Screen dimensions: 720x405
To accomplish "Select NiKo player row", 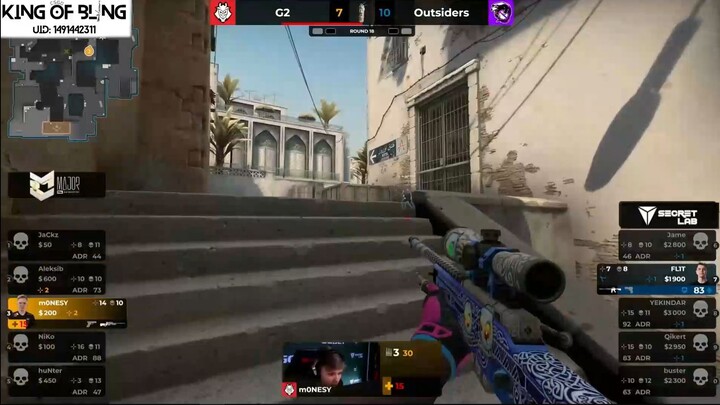I will tap(56, 345).
